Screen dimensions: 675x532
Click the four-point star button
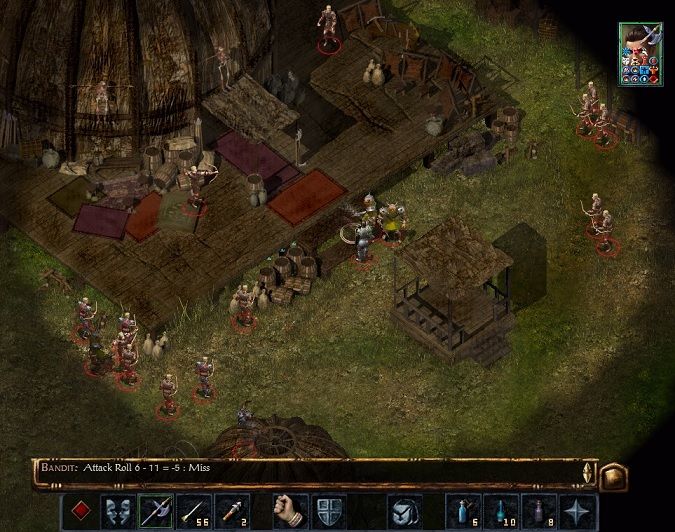(576, 511)
